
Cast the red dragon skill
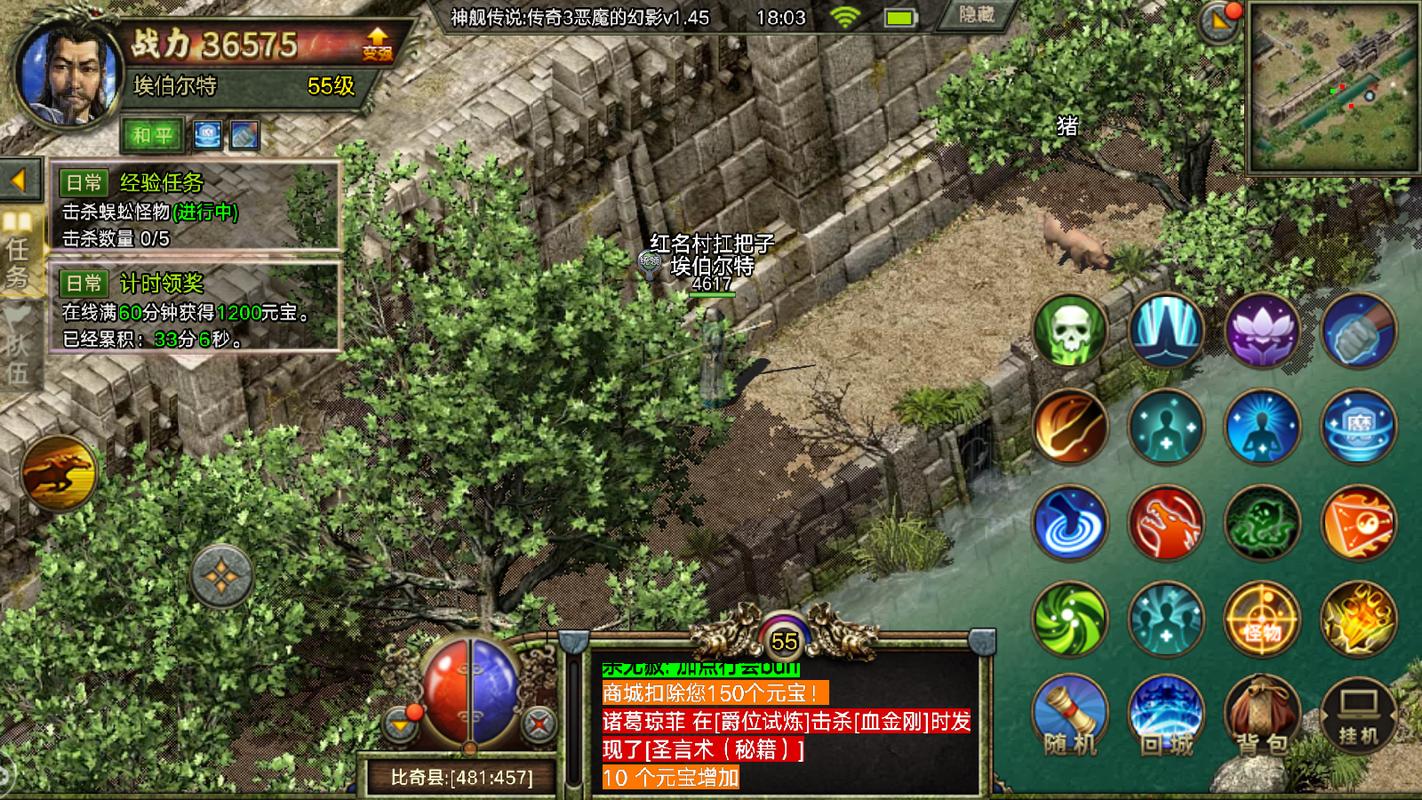(1166, 523)
